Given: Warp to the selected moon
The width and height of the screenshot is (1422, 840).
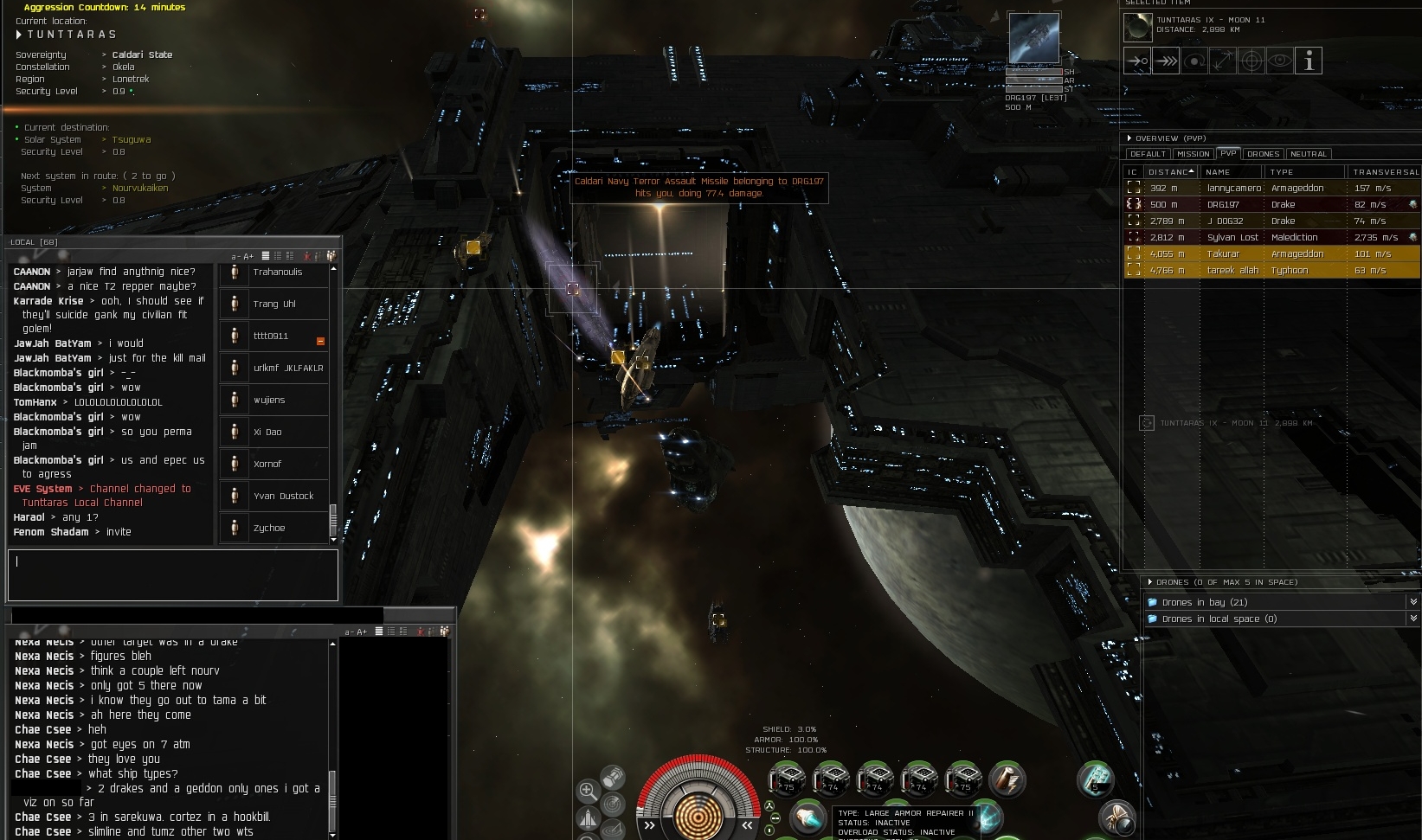Looking at the screenshot, I should pyautogui.click(x=1166, y=61).
